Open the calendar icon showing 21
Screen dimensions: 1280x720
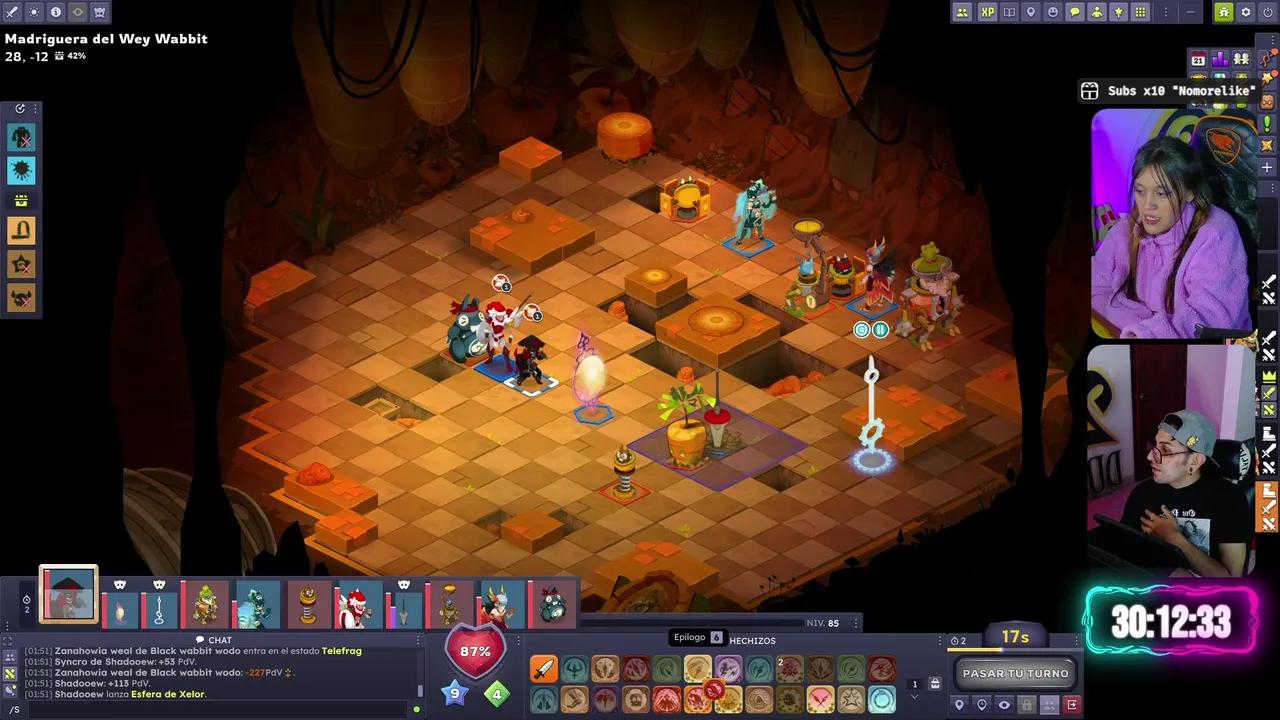[1198, 60]
